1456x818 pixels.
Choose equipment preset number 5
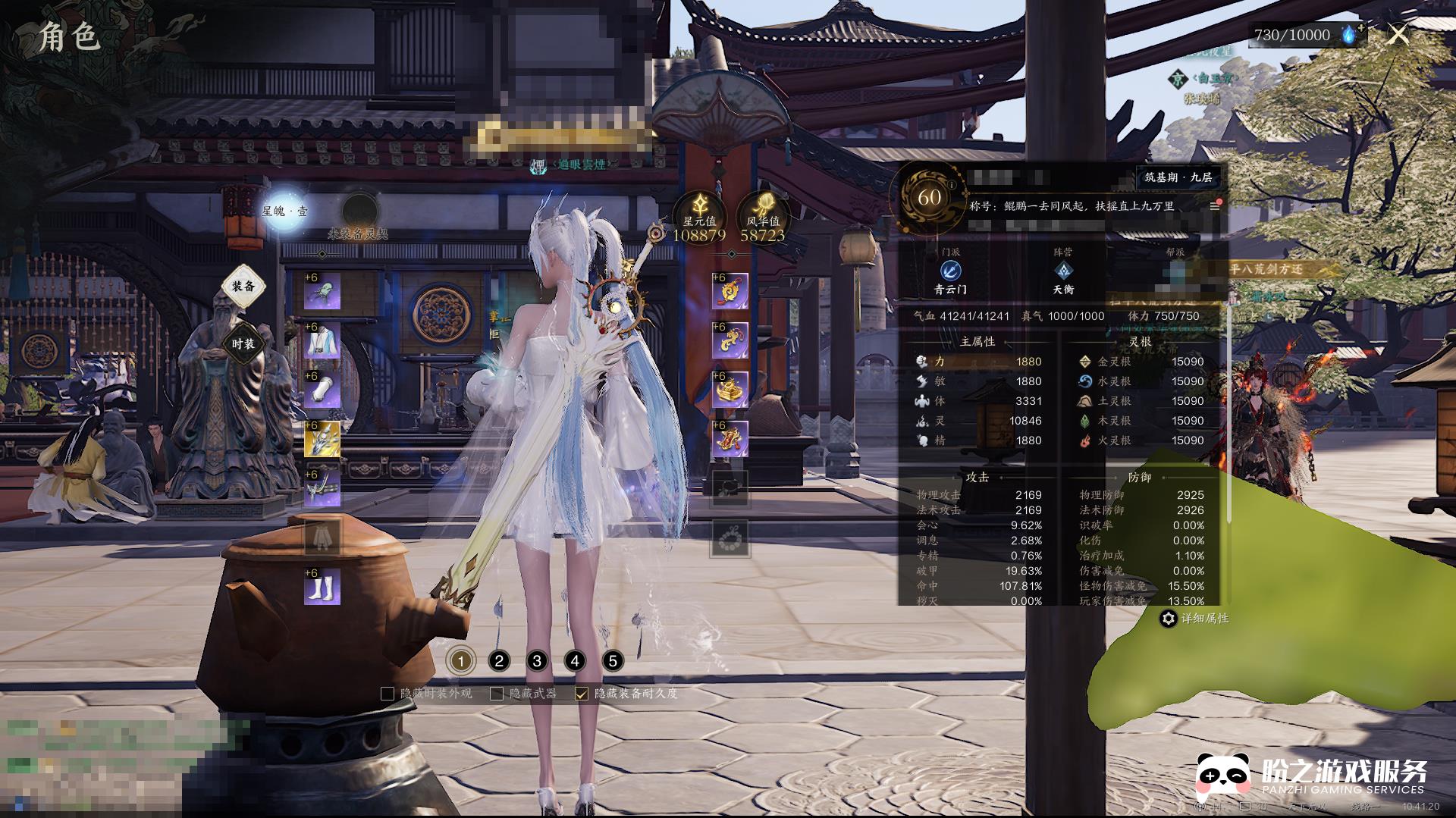pos(613,661)
